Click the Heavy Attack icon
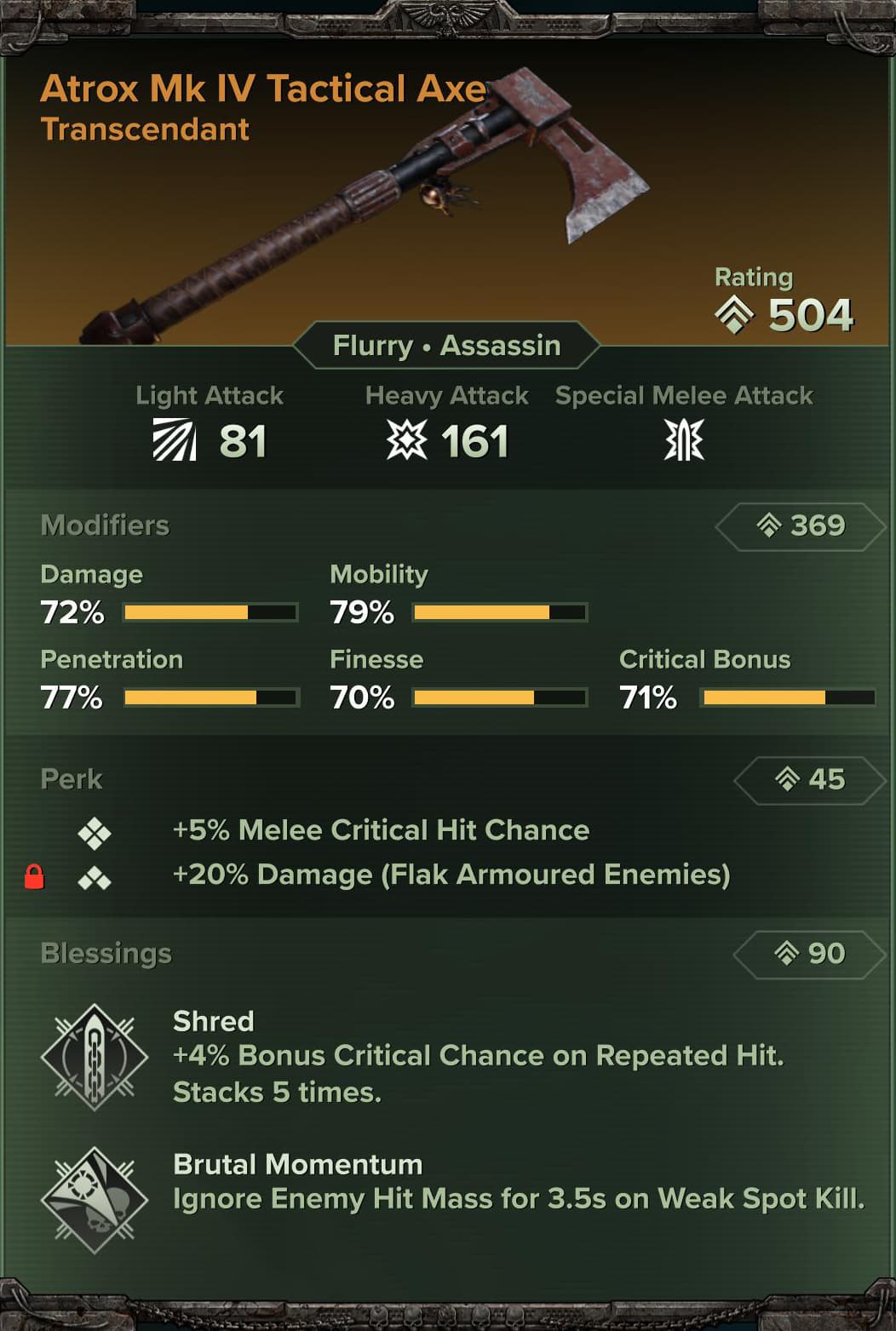 pyautogui.click(x=406, y=440)
